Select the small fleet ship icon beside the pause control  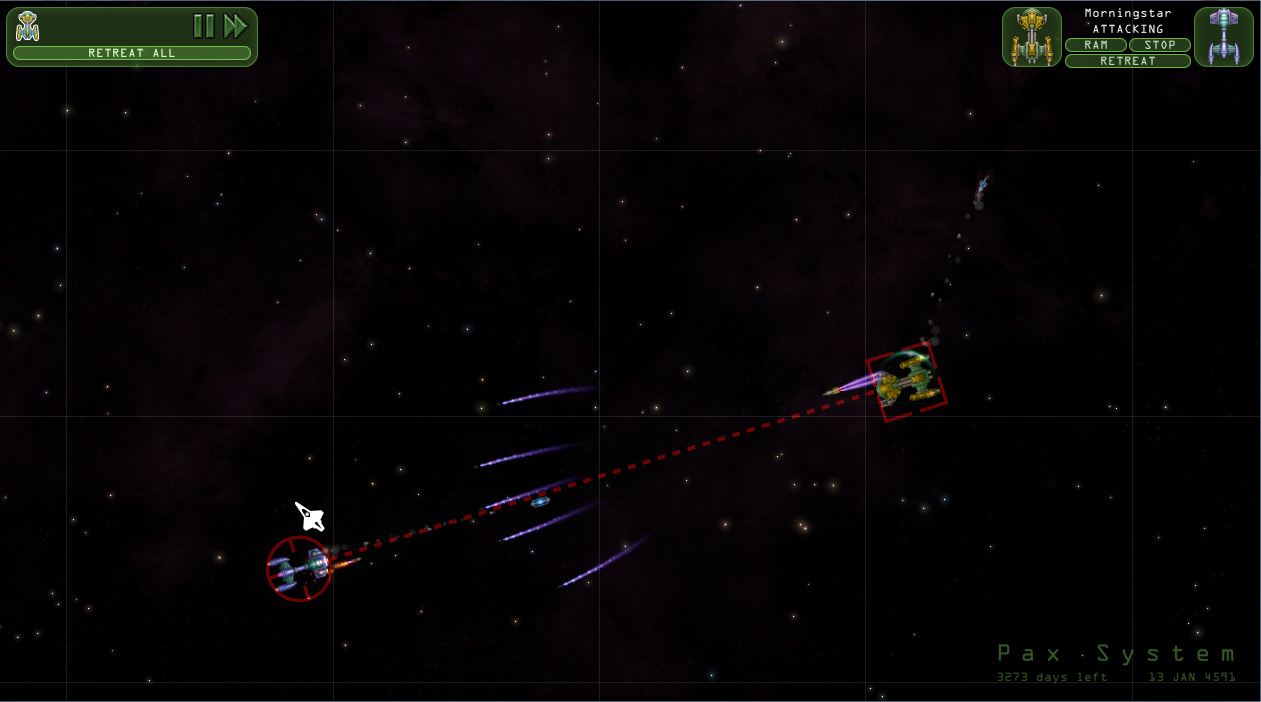28,26
